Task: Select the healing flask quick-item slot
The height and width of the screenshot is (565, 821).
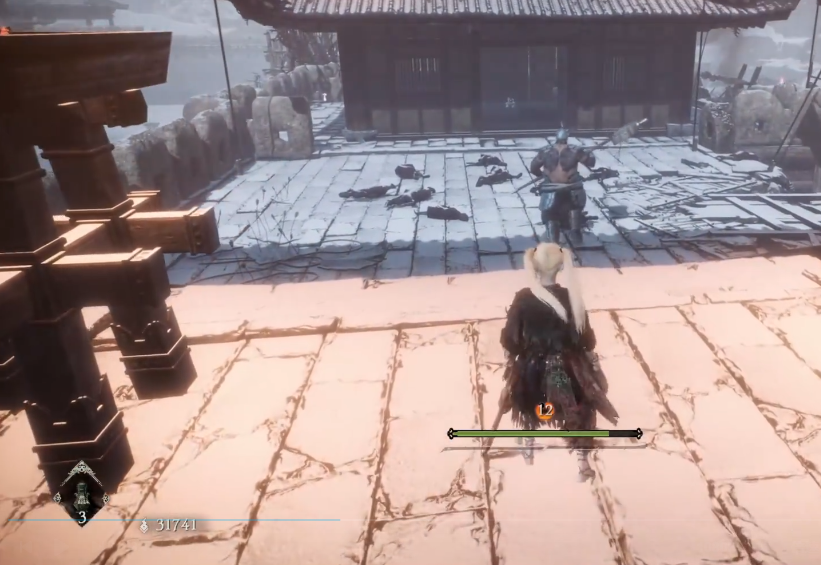Action: click(81, 494)
